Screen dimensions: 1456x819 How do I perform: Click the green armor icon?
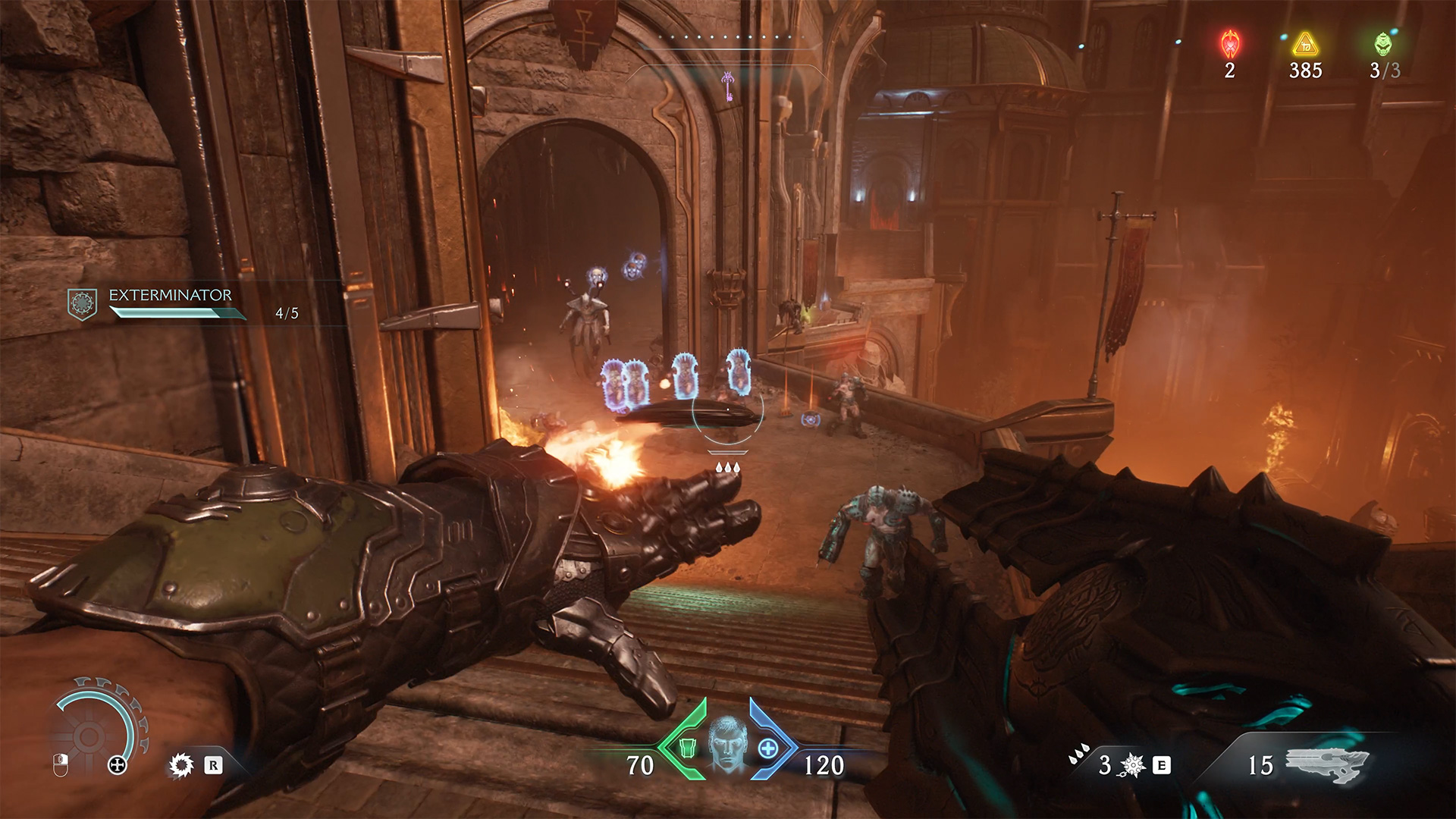[x=686, y=748]
